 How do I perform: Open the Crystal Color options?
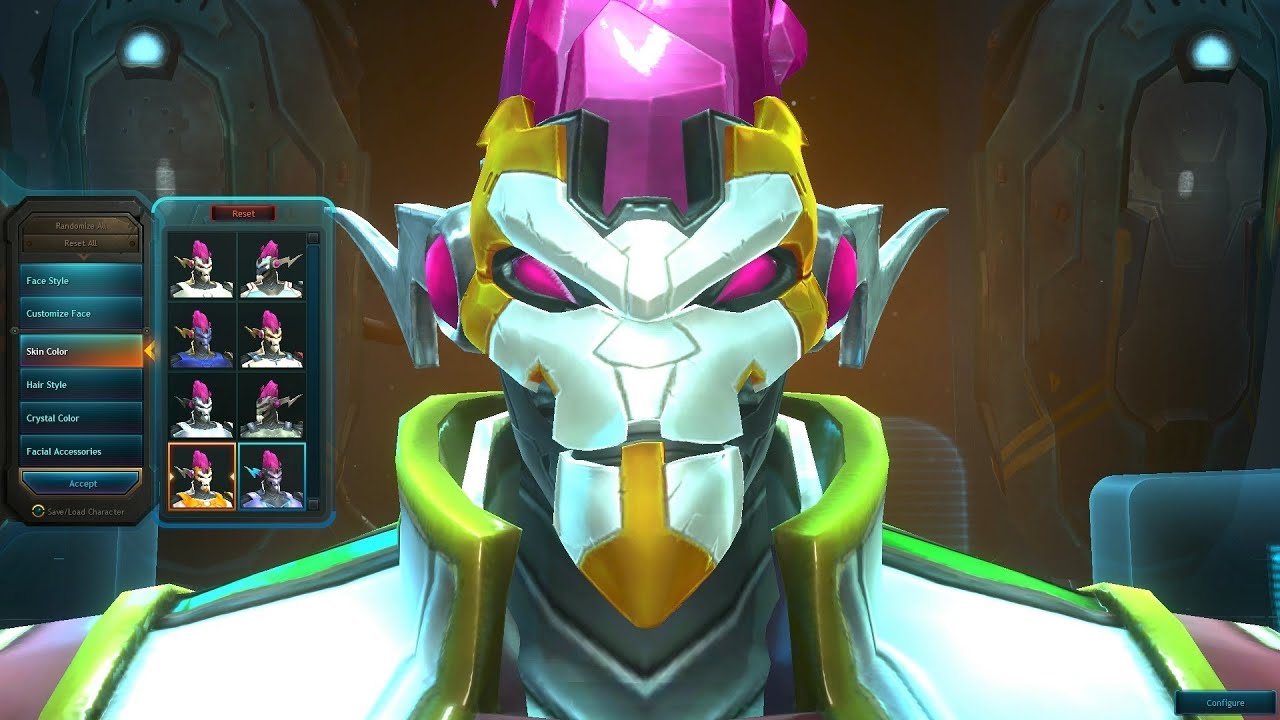coord(81,418)
